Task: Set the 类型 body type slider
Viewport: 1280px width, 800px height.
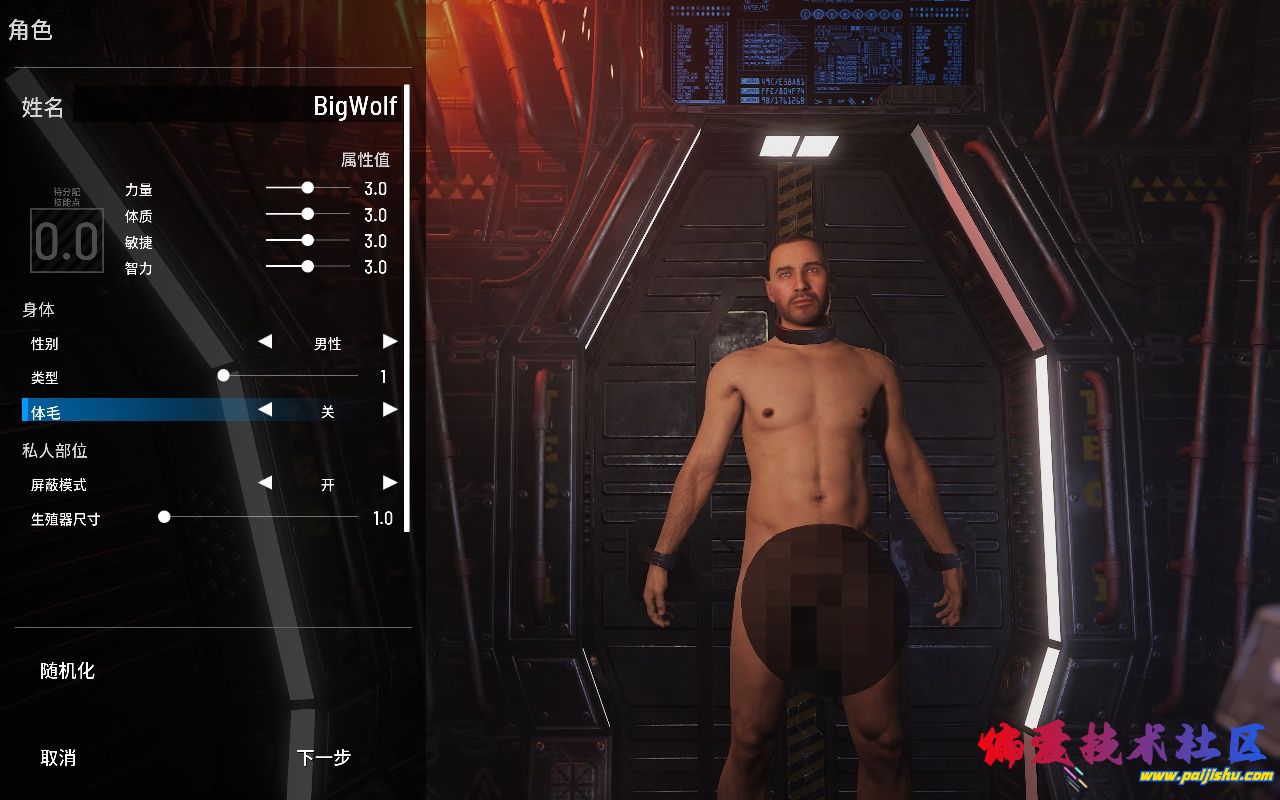Action: (x=224, y=376)
